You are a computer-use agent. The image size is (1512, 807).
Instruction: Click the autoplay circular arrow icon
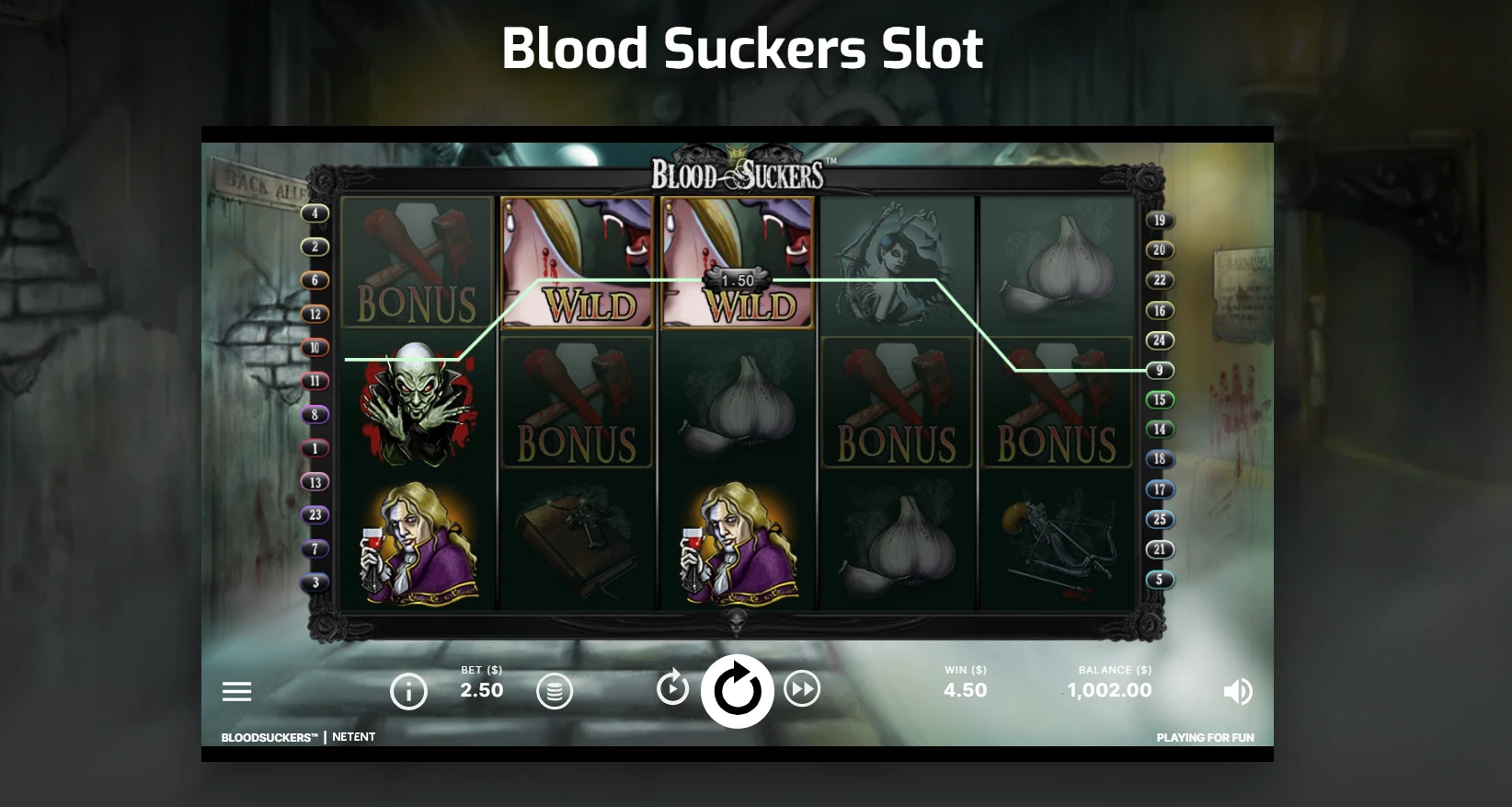tap(672, 687)
